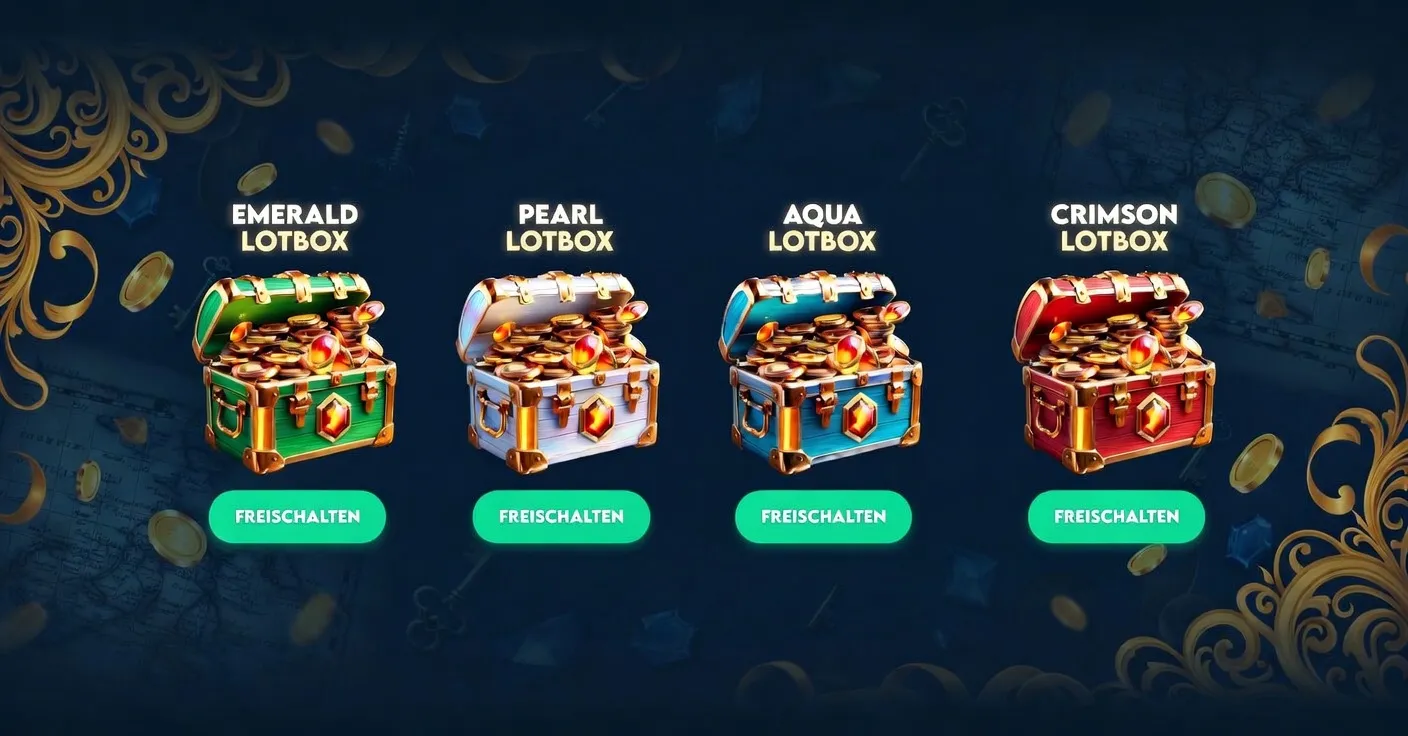
Task: Click the PEARL LOTBOX title label
Action: tap(560, 226)
